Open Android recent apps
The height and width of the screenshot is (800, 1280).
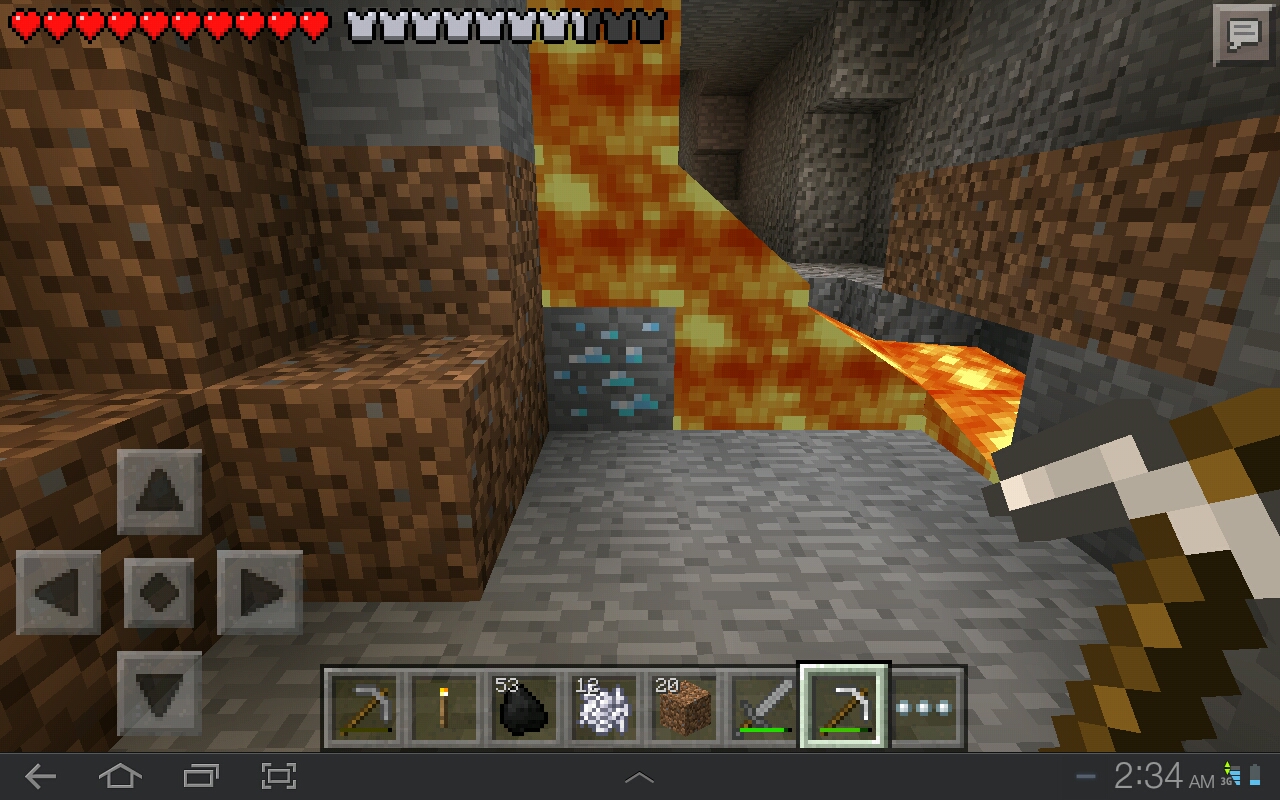coord(200,776)
